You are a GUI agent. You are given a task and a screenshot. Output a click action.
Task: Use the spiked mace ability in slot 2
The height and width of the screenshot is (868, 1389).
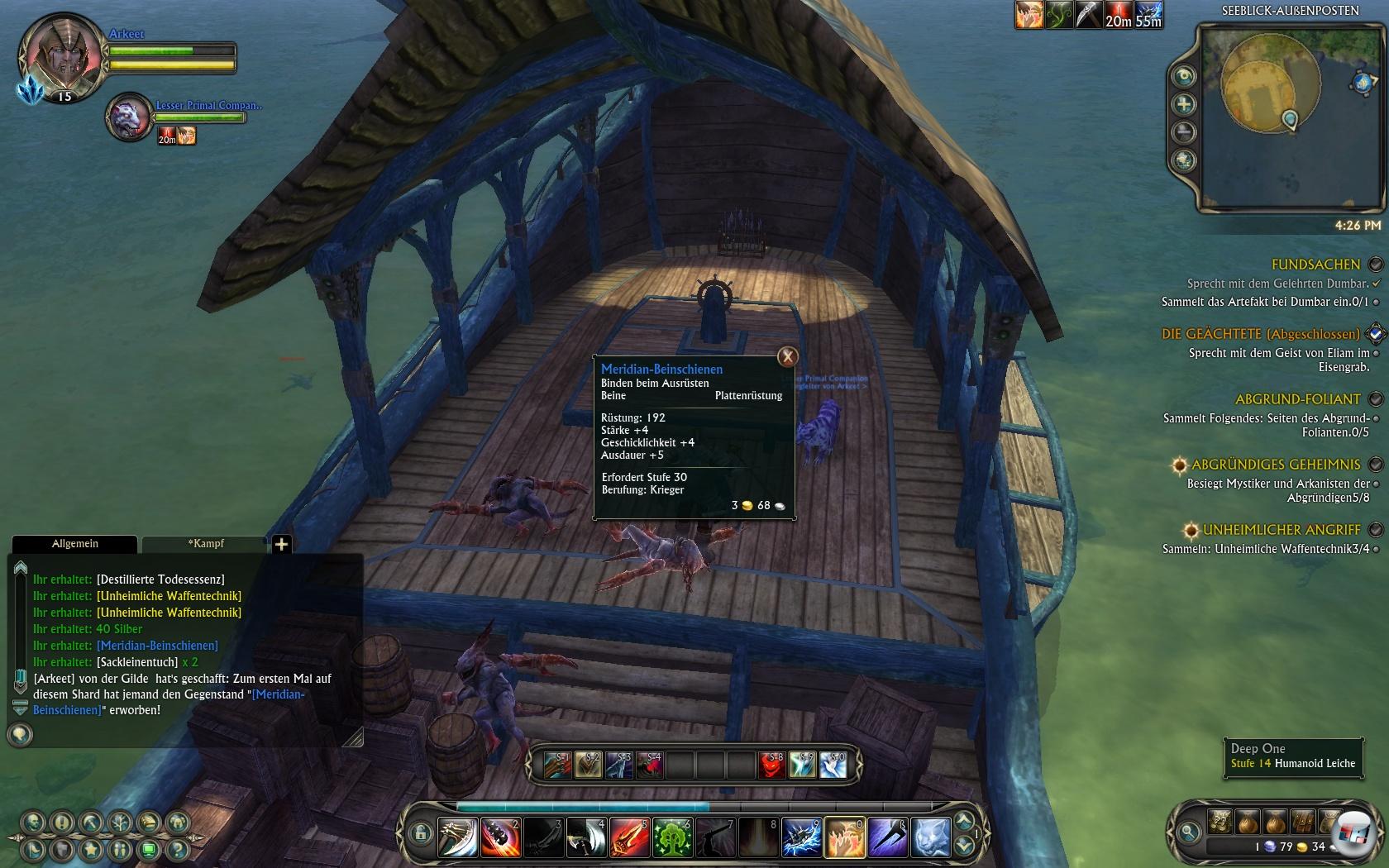[x=500, y=837]
